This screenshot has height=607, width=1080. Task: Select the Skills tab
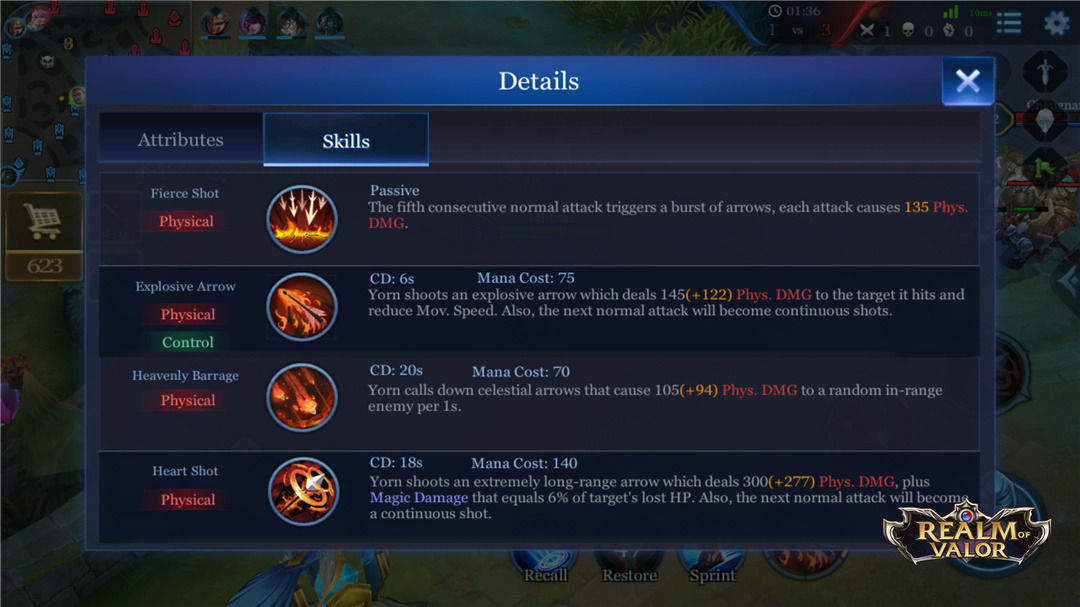tap(346, 140)
